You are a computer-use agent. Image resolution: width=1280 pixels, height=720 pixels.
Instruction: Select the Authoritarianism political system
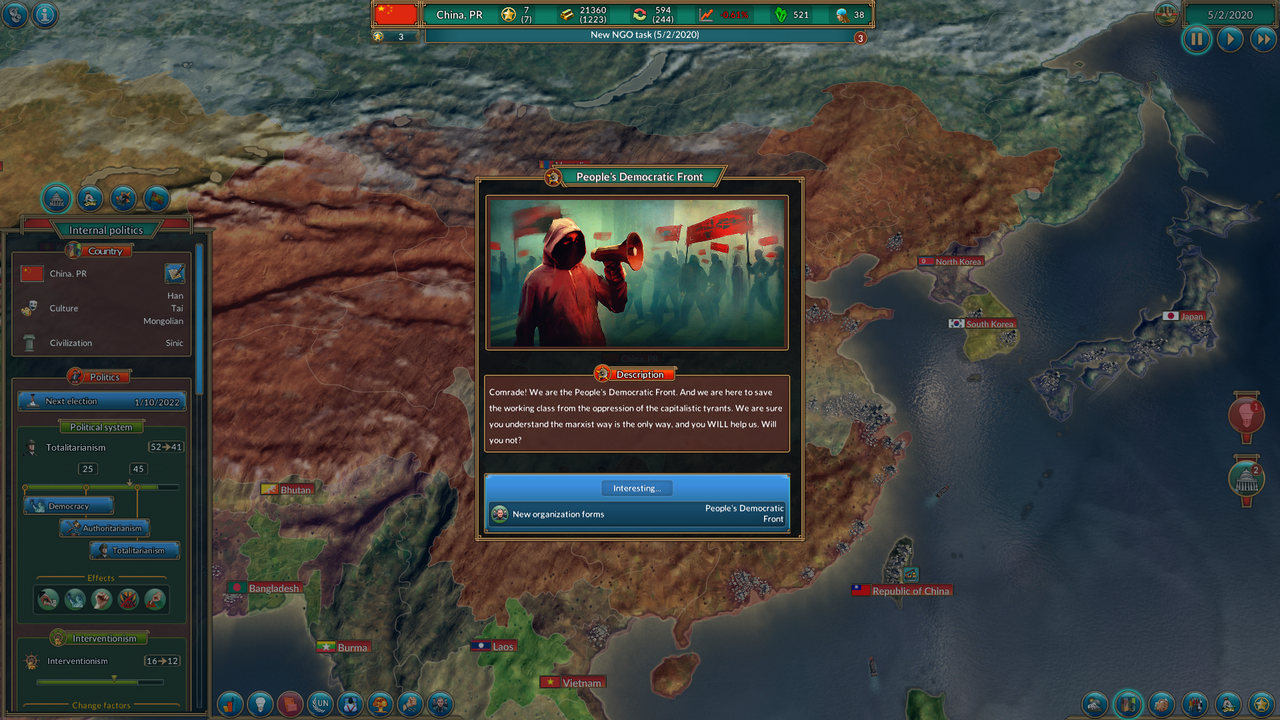click(104, 527)
